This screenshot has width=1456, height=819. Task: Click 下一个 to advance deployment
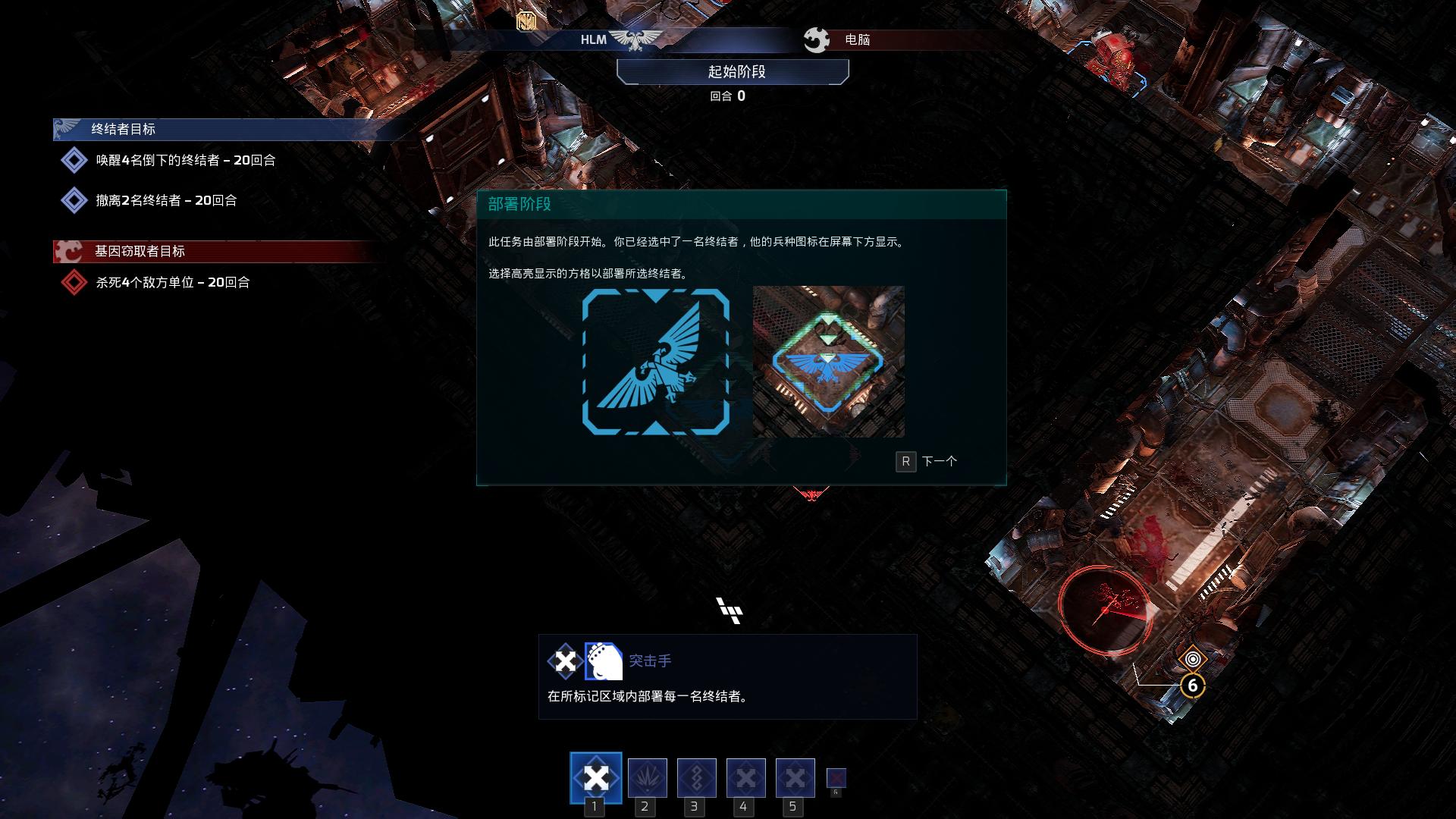[x=940, y=461]
